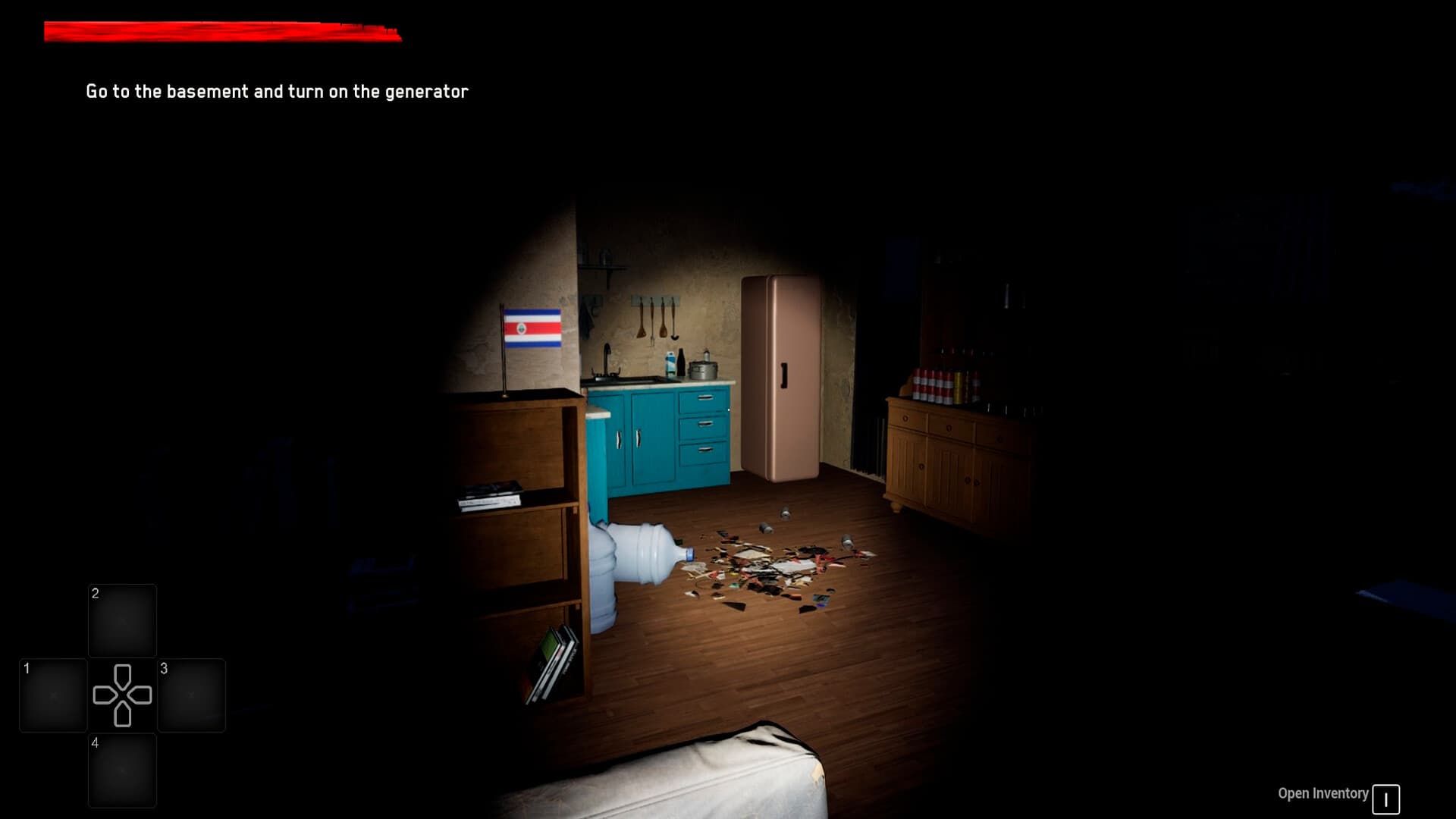Screen dimensions: 1456x819
Task: Click the top drawer of the blue cabinet
Action: click(x=704, y=400)
